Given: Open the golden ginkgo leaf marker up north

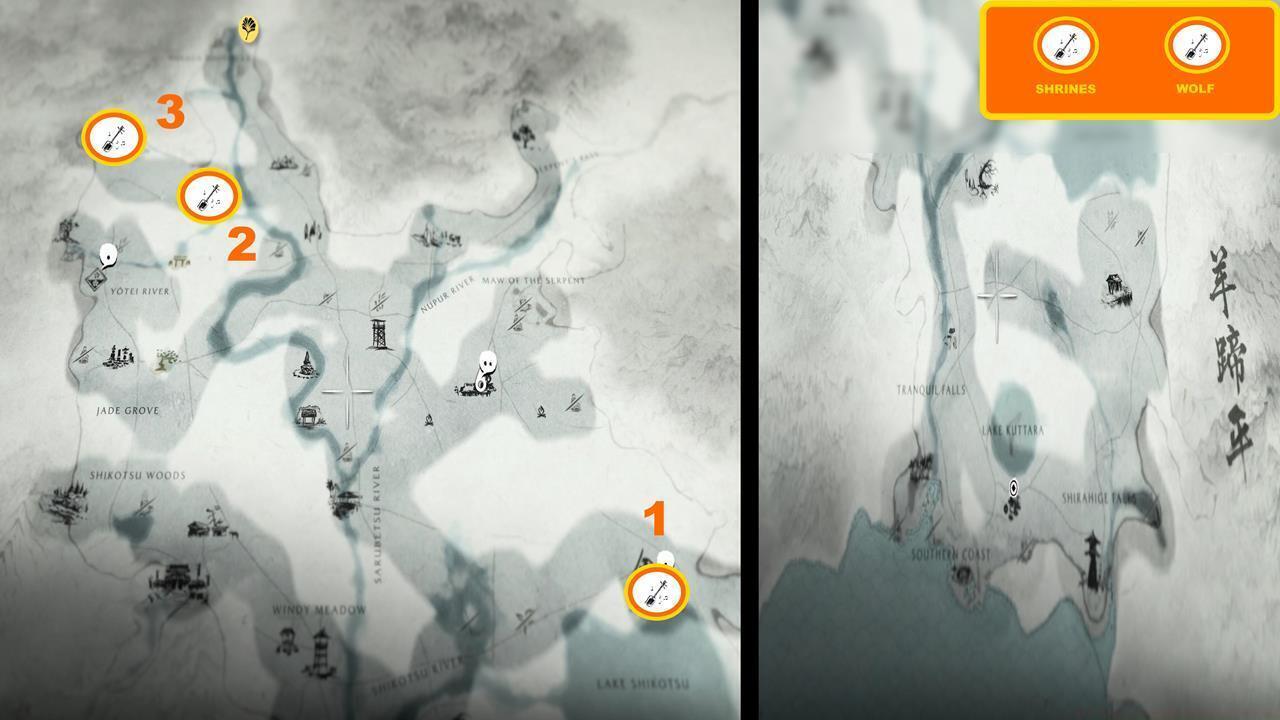Looking at the screenshot, I should click(x=247, y=30).
